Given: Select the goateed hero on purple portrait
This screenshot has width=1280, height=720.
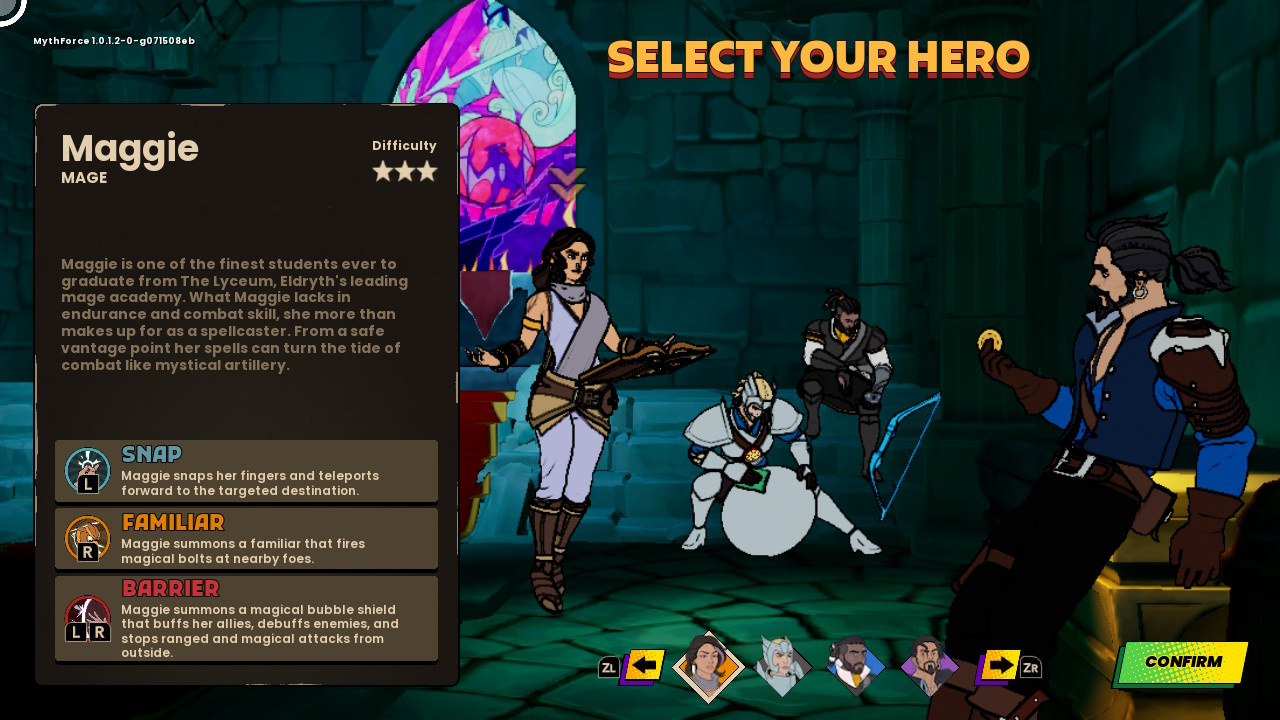Looking at the screenshot, I should (929, 665).
